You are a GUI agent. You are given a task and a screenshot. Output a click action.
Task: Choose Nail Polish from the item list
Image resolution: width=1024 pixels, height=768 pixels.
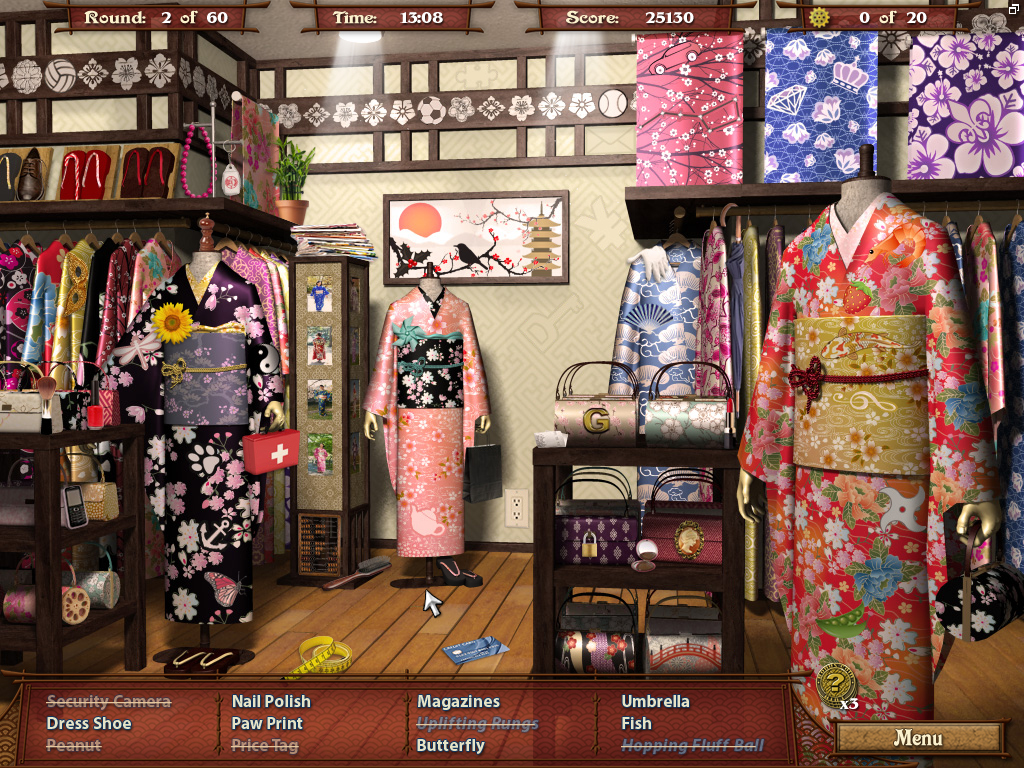(x=271, y=701)
